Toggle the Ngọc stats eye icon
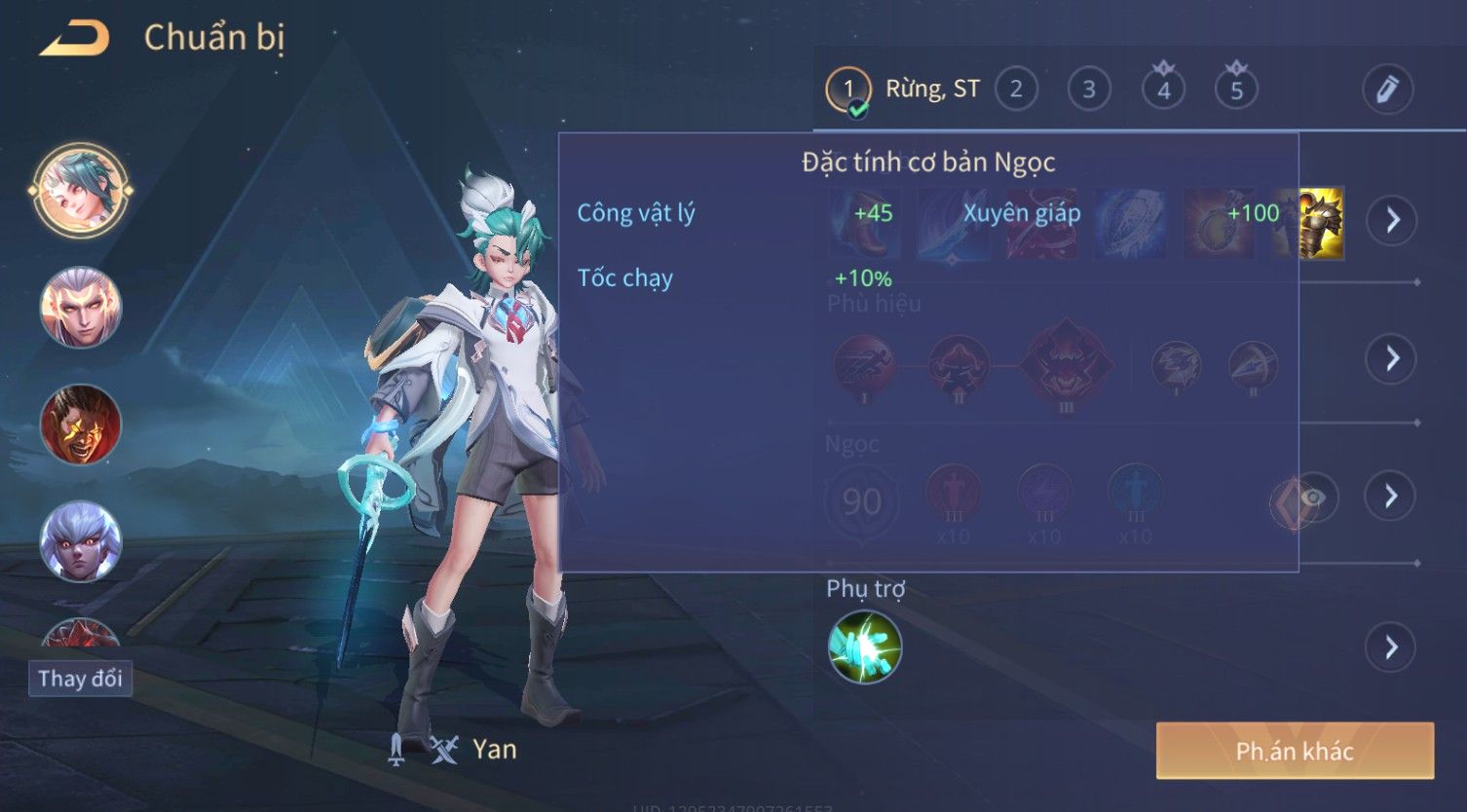Screen dimensions: 1467x812 coord(1313,498)
